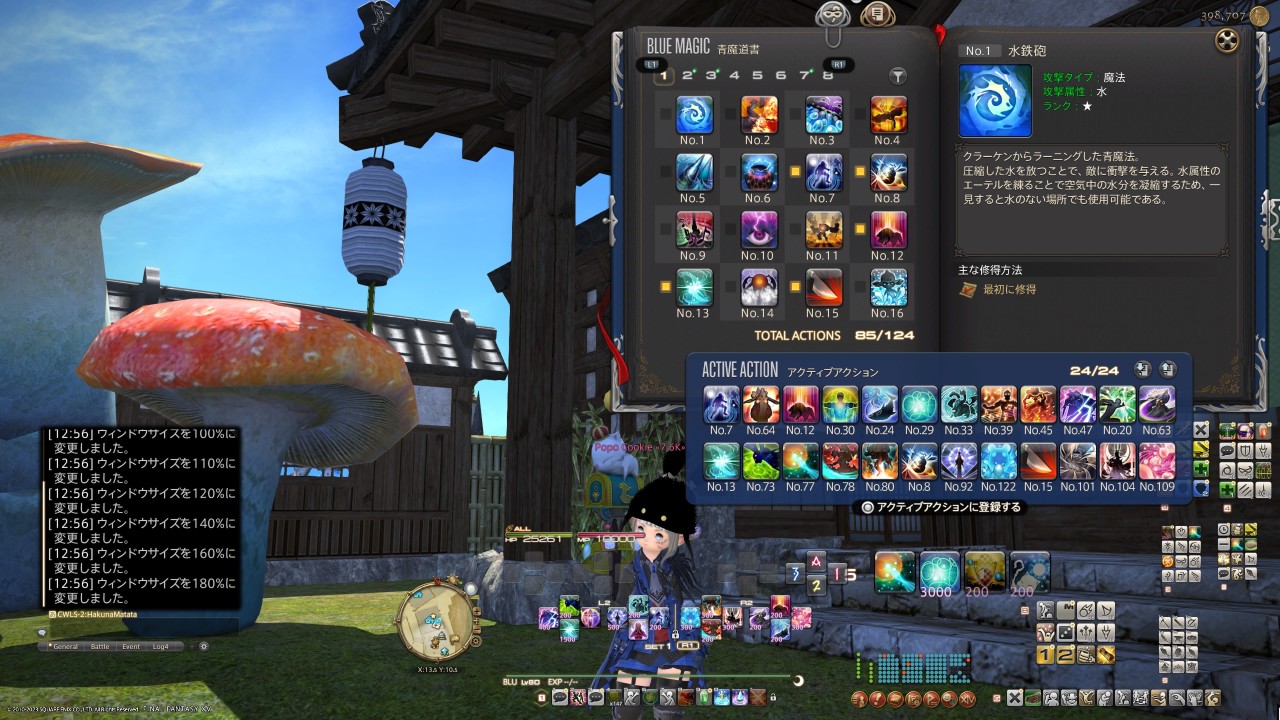Switch chat log to the Battle tab

tap(100, 646)
